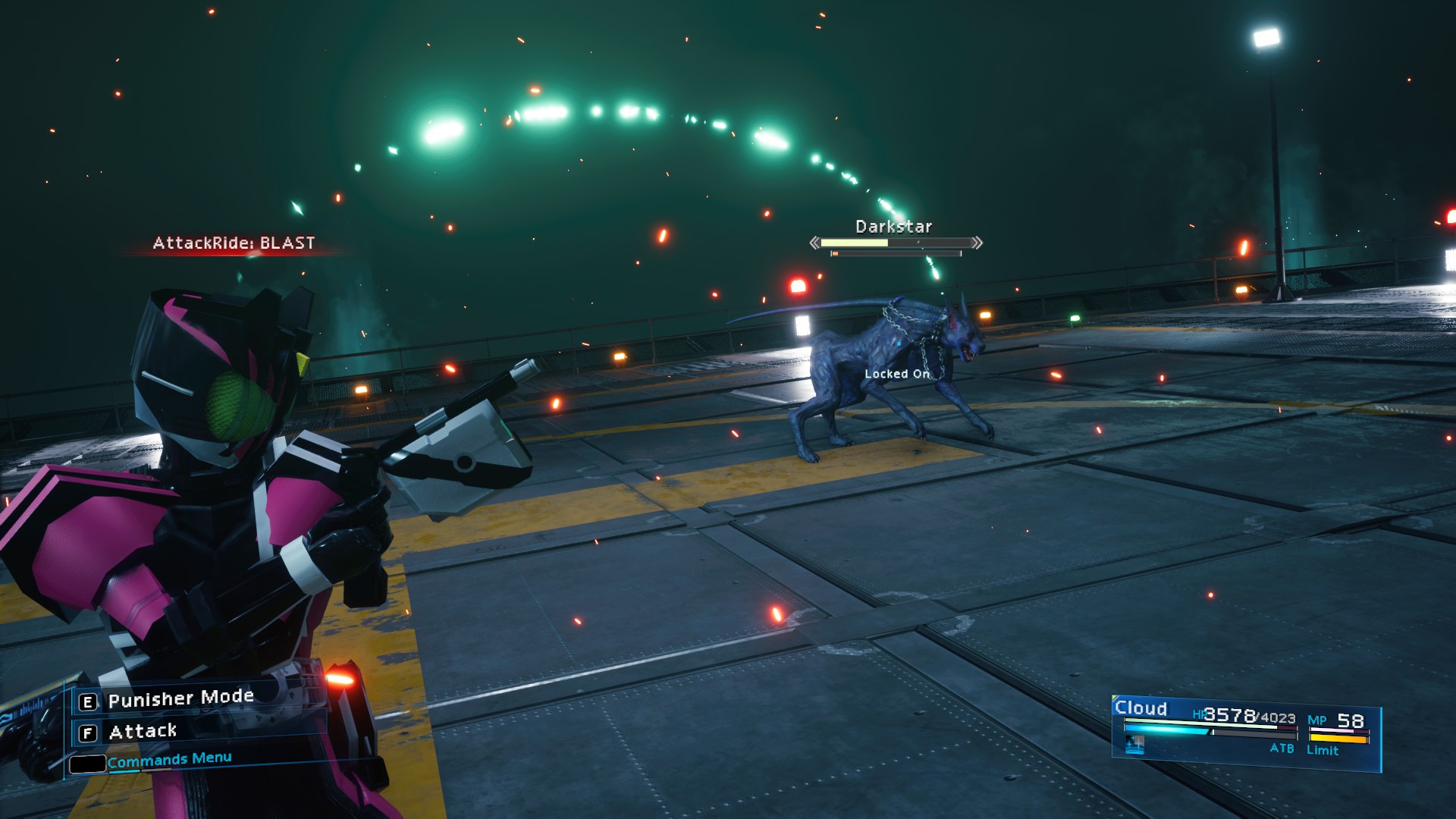
Task: Choose the Attack command
Action: click(143, 732)
